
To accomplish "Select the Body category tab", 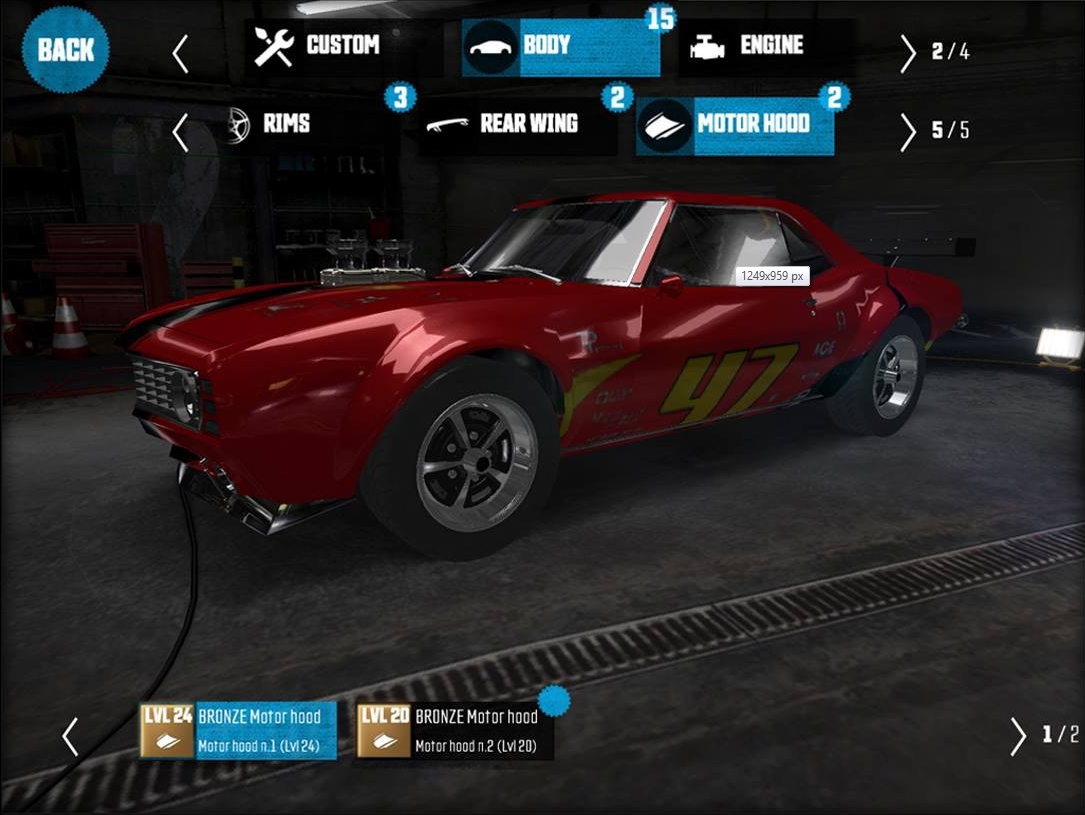I will [560, 47].
